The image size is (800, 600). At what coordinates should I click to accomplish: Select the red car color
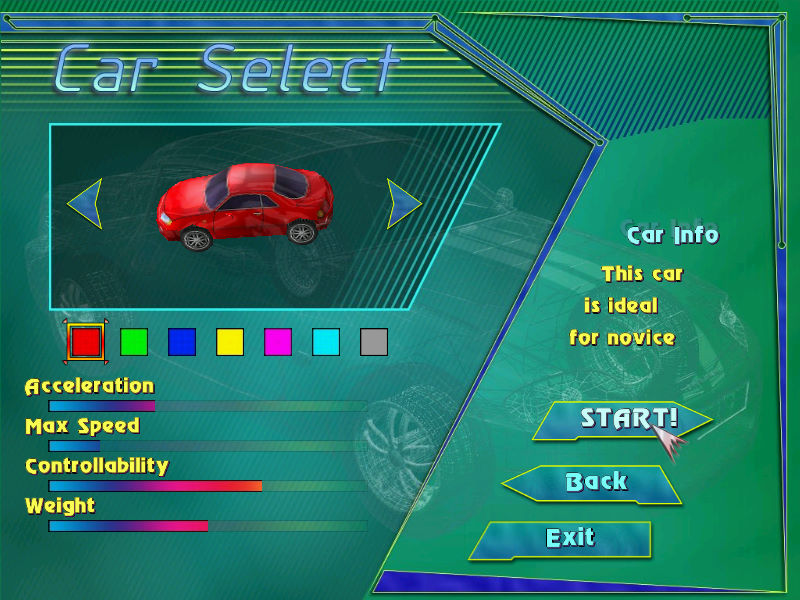(86, 342)
